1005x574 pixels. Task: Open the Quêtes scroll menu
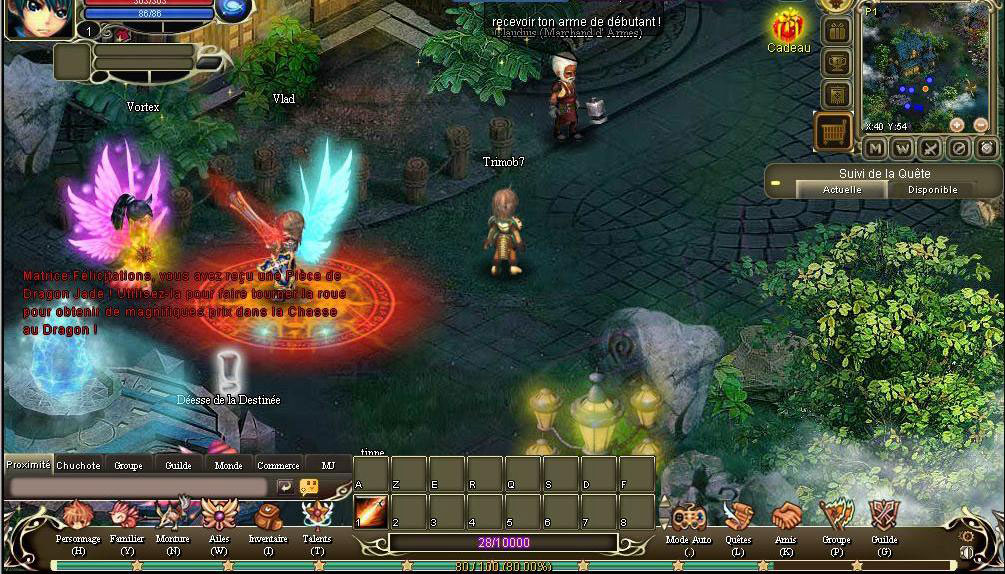pos(738,518)
